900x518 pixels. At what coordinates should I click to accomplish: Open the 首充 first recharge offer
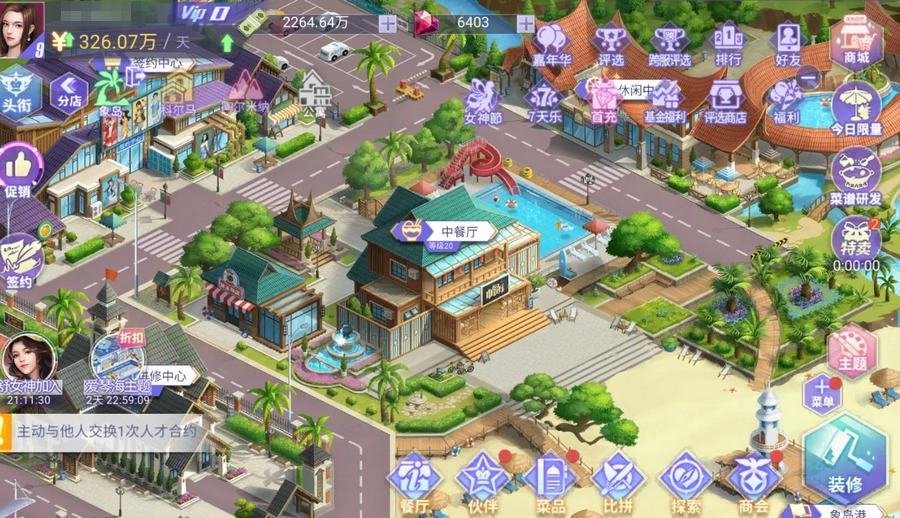point(603,101)
